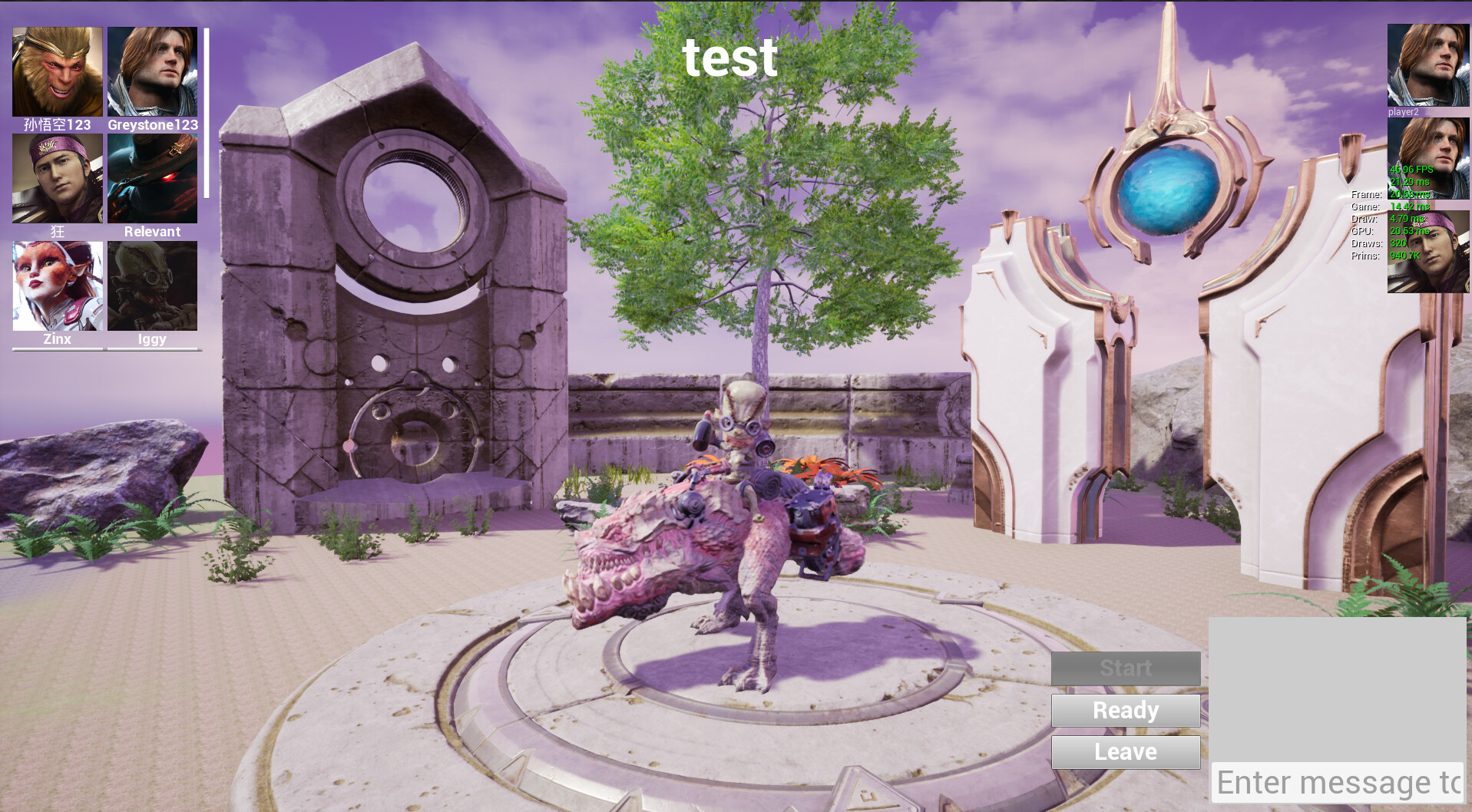
Task: Select the Zinx hero portrait
Action: (57, 285)
